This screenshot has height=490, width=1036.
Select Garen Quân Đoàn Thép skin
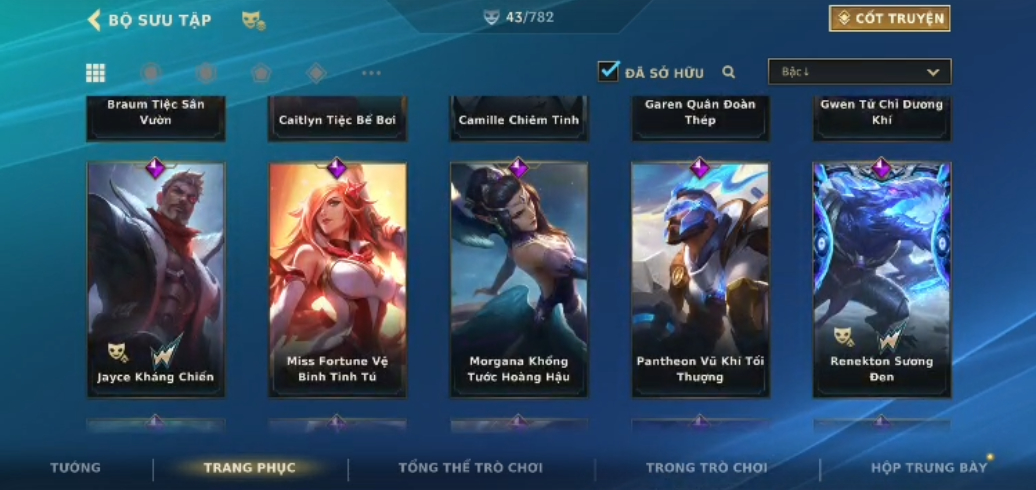(x=700, y=116)
